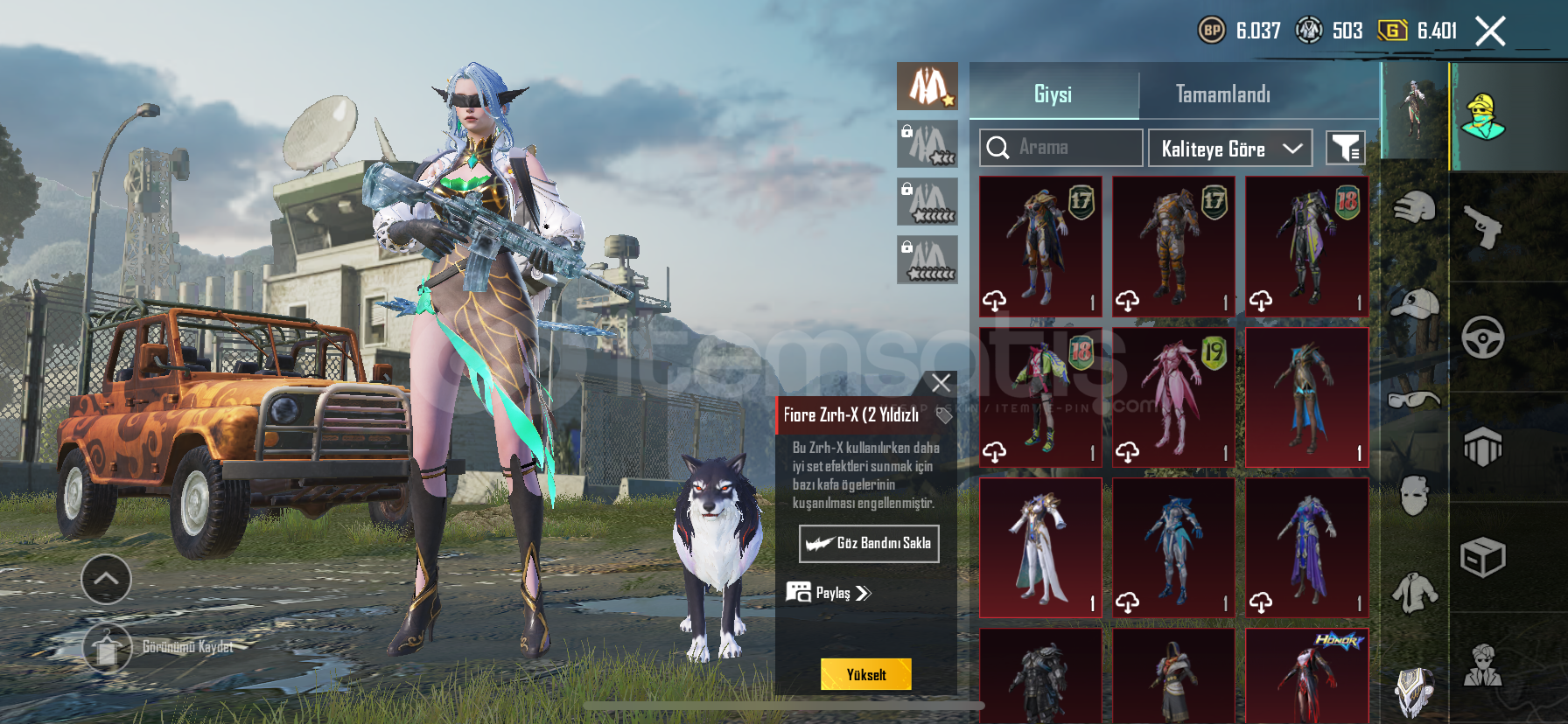
Task: Share the outfit via Paylaş
Action: (829, 593)
